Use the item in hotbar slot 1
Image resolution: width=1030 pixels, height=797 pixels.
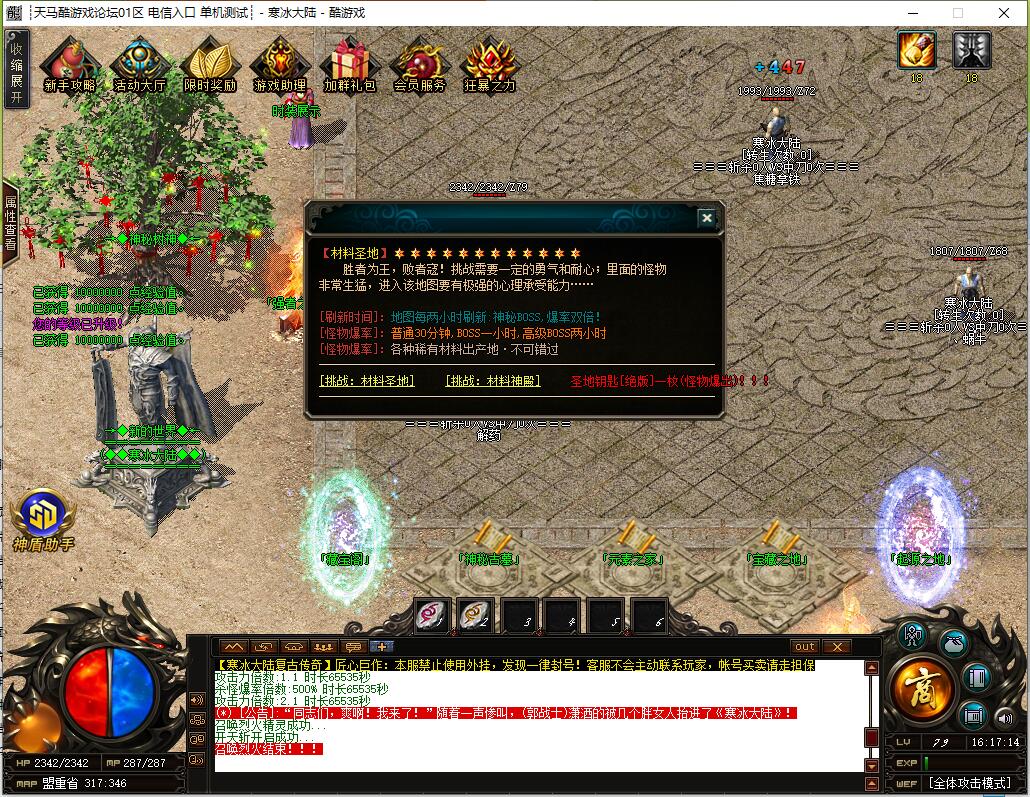[x=432, y=616]
